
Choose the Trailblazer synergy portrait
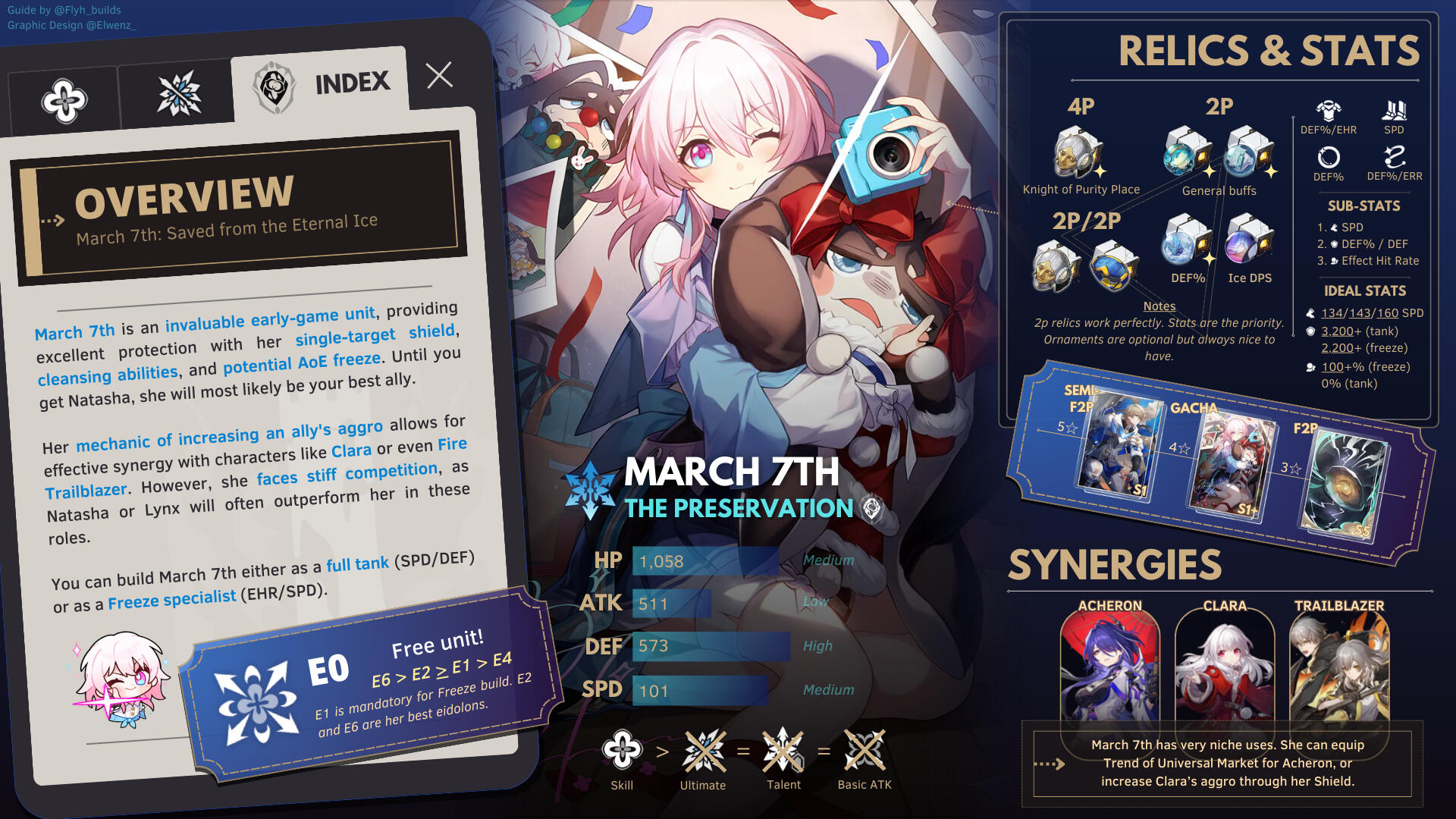(x=1339, y=667)
